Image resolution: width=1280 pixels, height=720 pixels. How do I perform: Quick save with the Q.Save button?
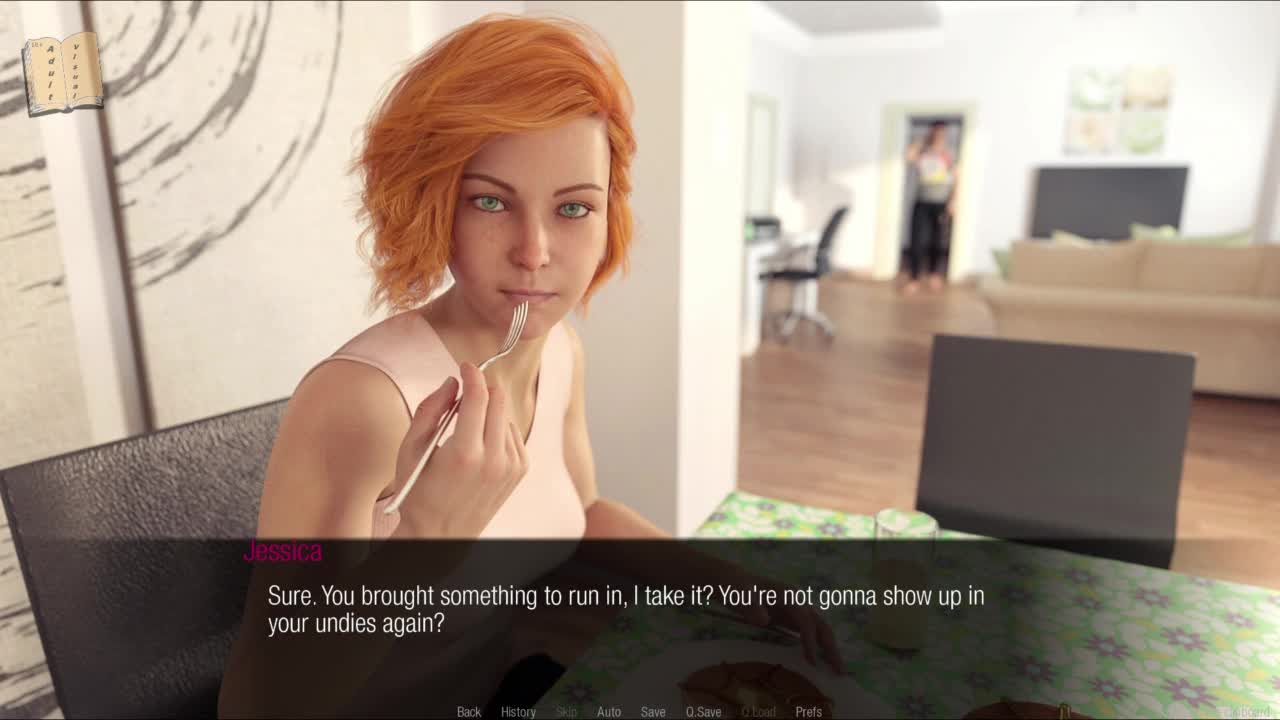click(703, 712)
